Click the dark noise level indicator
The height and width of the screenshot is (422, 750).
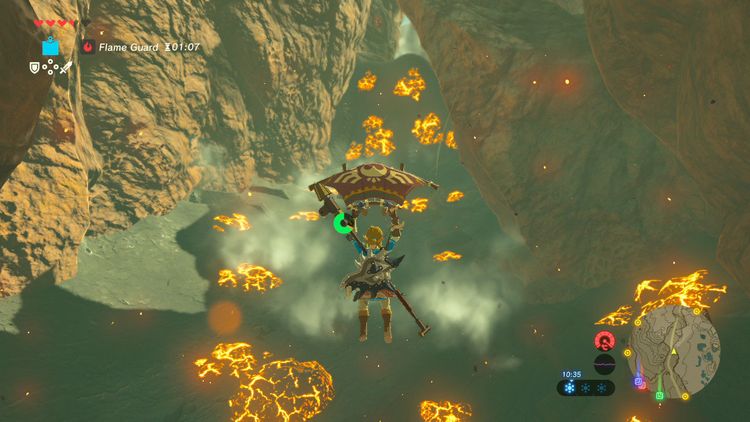tap(604, 364)
